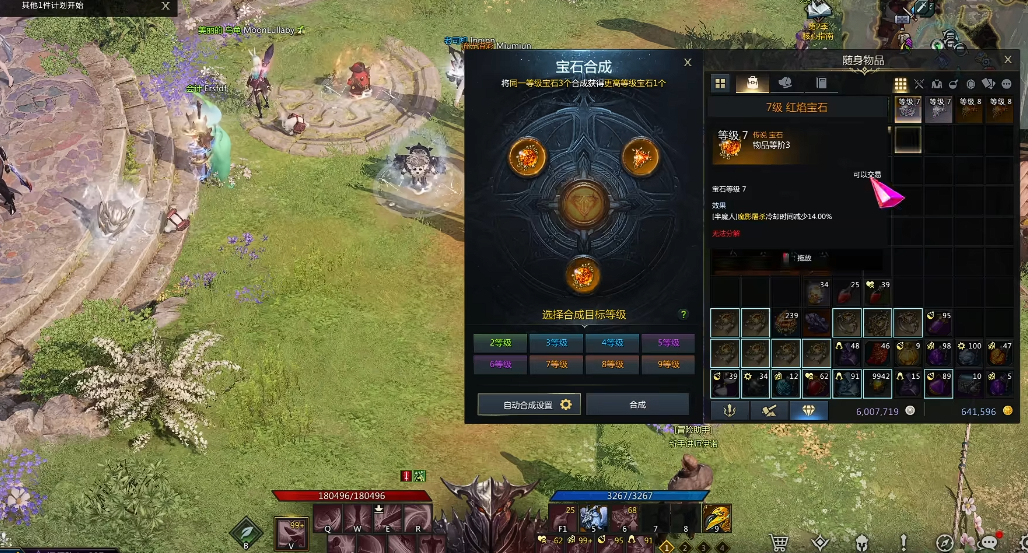Click the leaf icon labeled B
This screenshot has width=1028, height=553.
coord(245,530)
